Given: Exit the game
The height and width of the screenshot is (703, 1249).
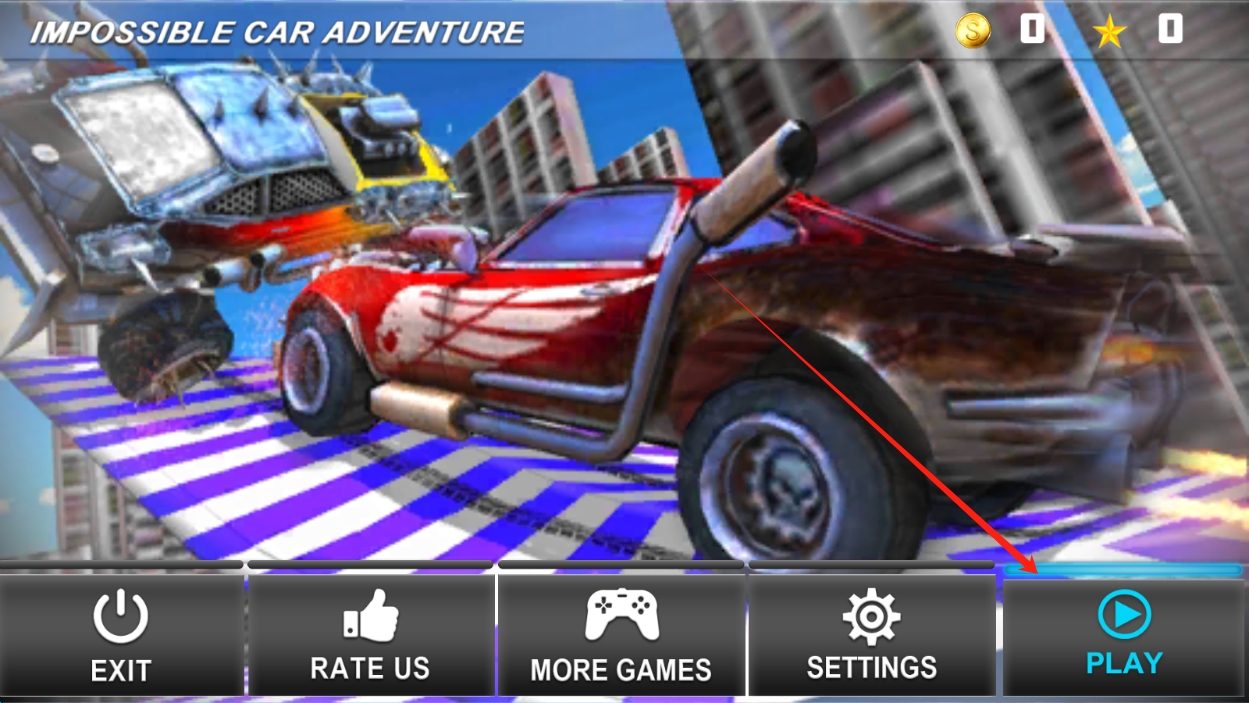Looking at the screenshot, I should tap(121, 635).
